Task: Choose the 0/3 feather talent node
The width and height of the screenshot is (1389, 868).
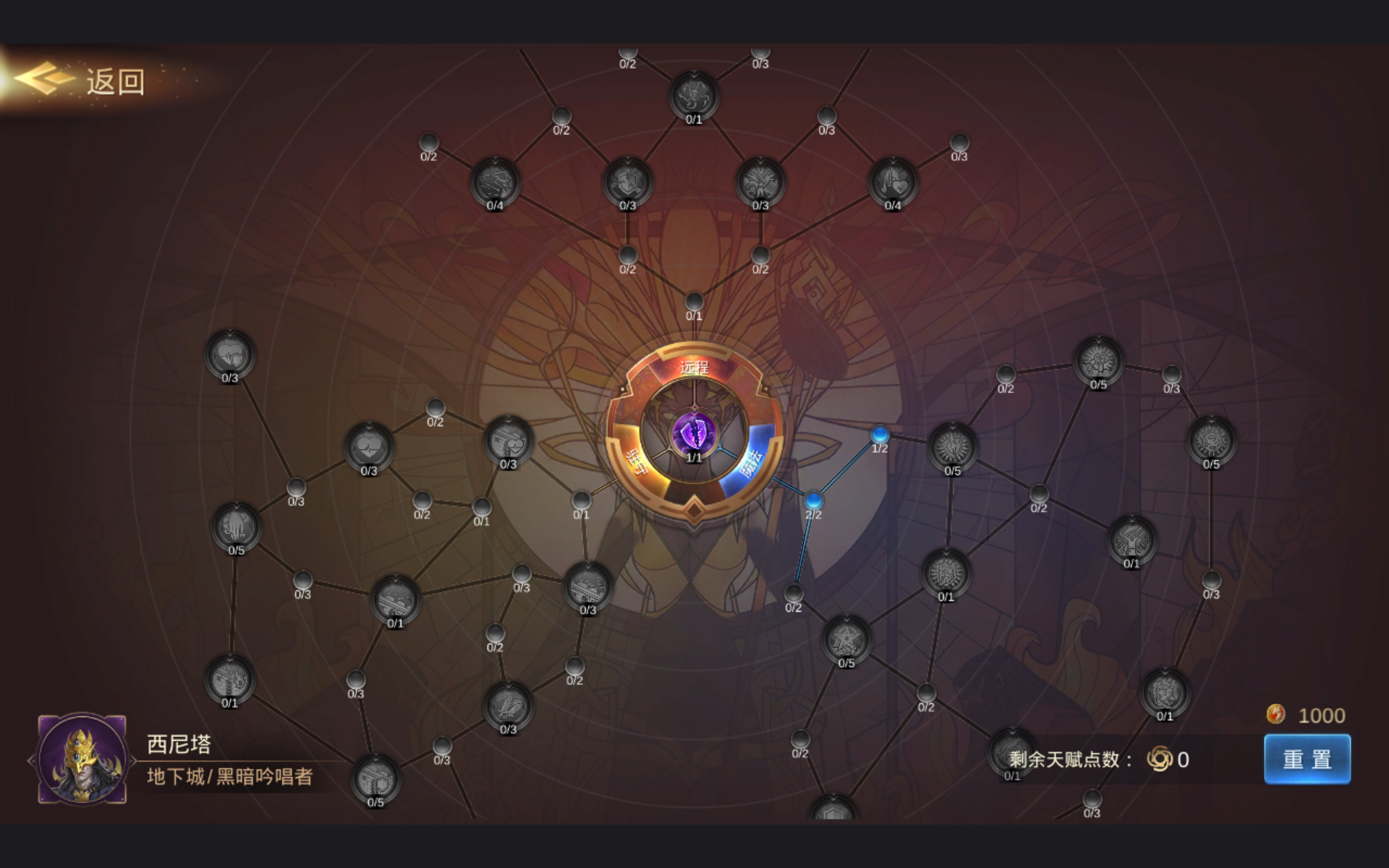Action: tap(508, 706)
